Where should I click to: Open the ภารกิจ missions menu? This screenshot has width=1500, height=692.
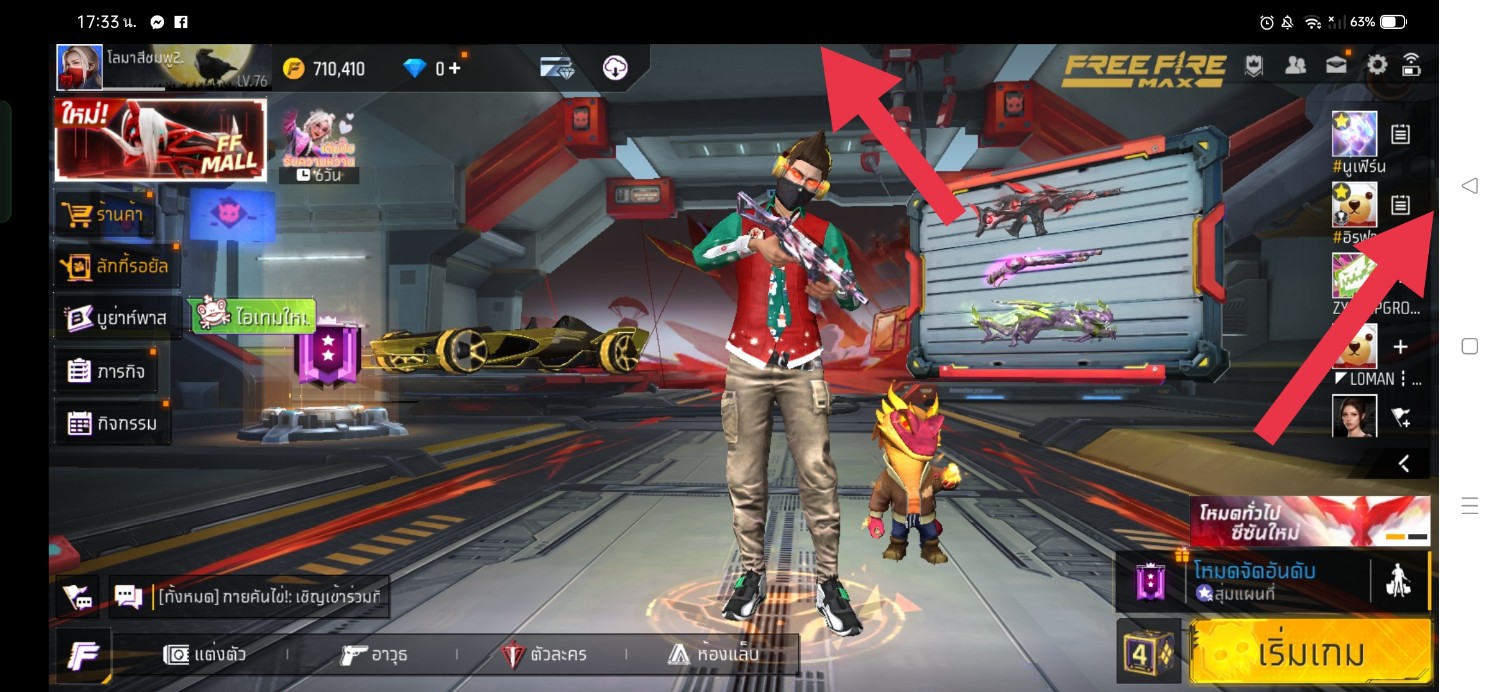(x=106, y=371)
